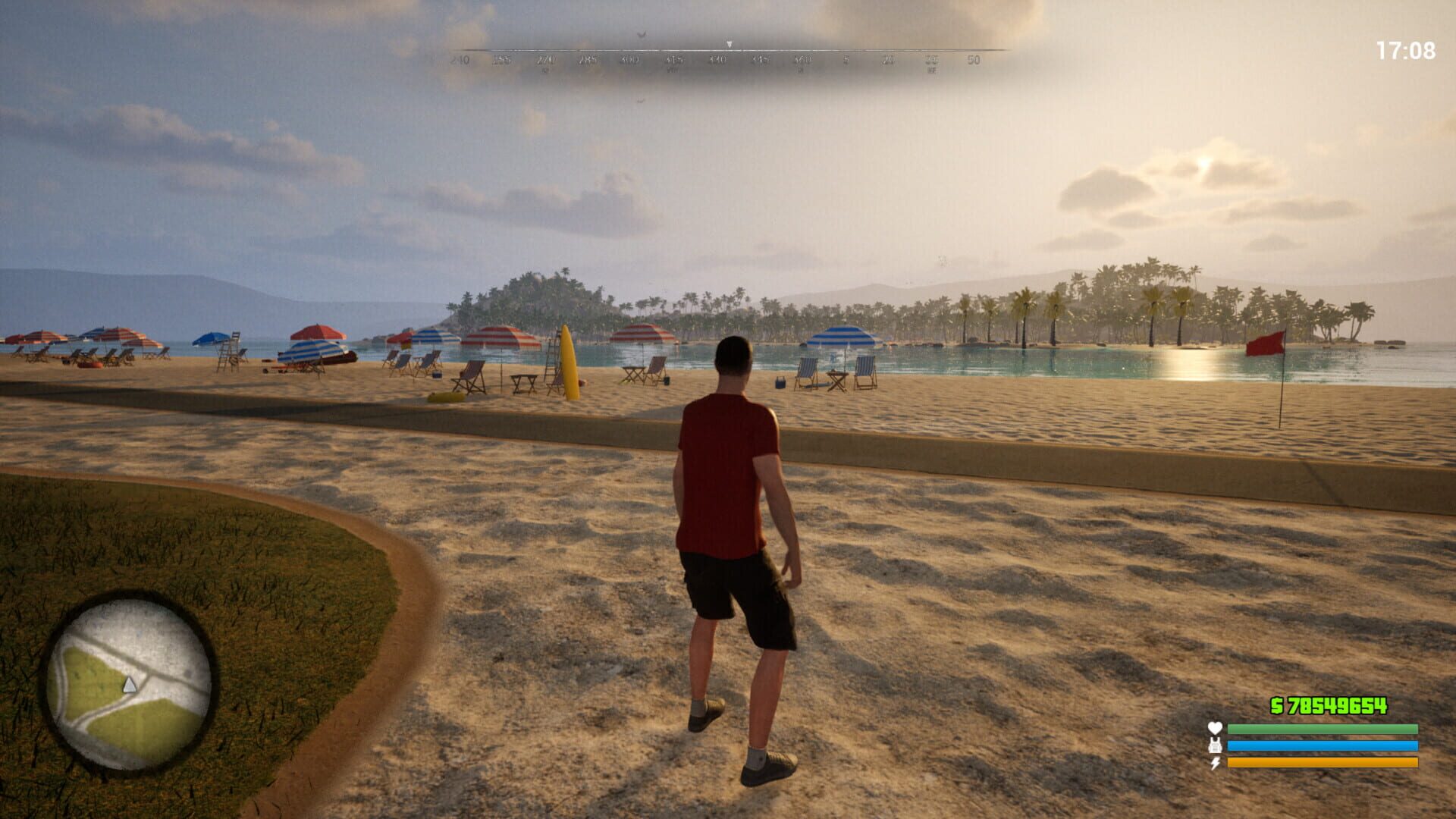This screenshot has height=819, width=1456.
Task: Click the 270 heading mark on compass
Action: tap(545, 59)
